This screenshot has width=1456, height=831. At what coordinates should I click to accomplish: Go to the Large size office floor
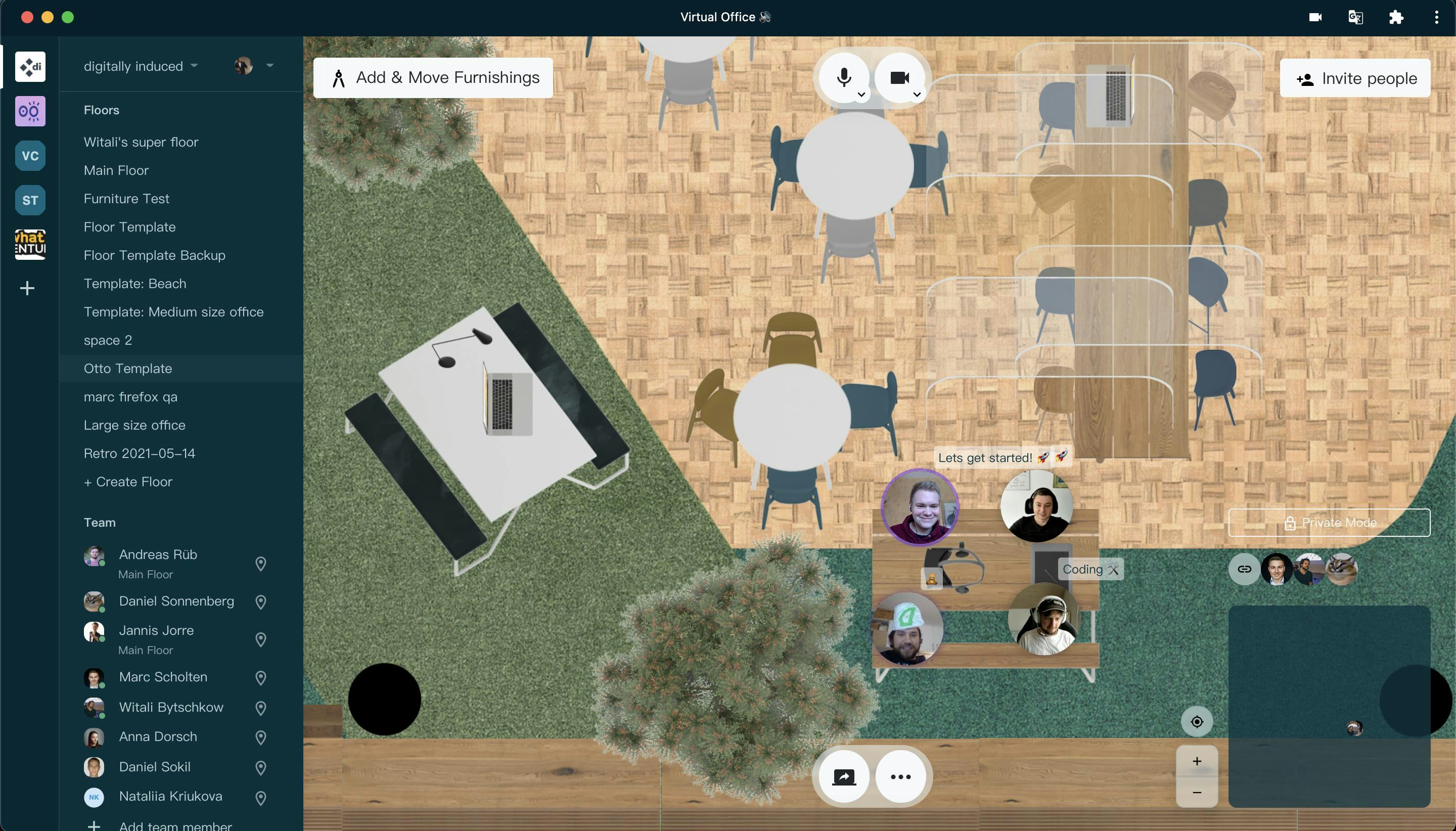(134, 425)
